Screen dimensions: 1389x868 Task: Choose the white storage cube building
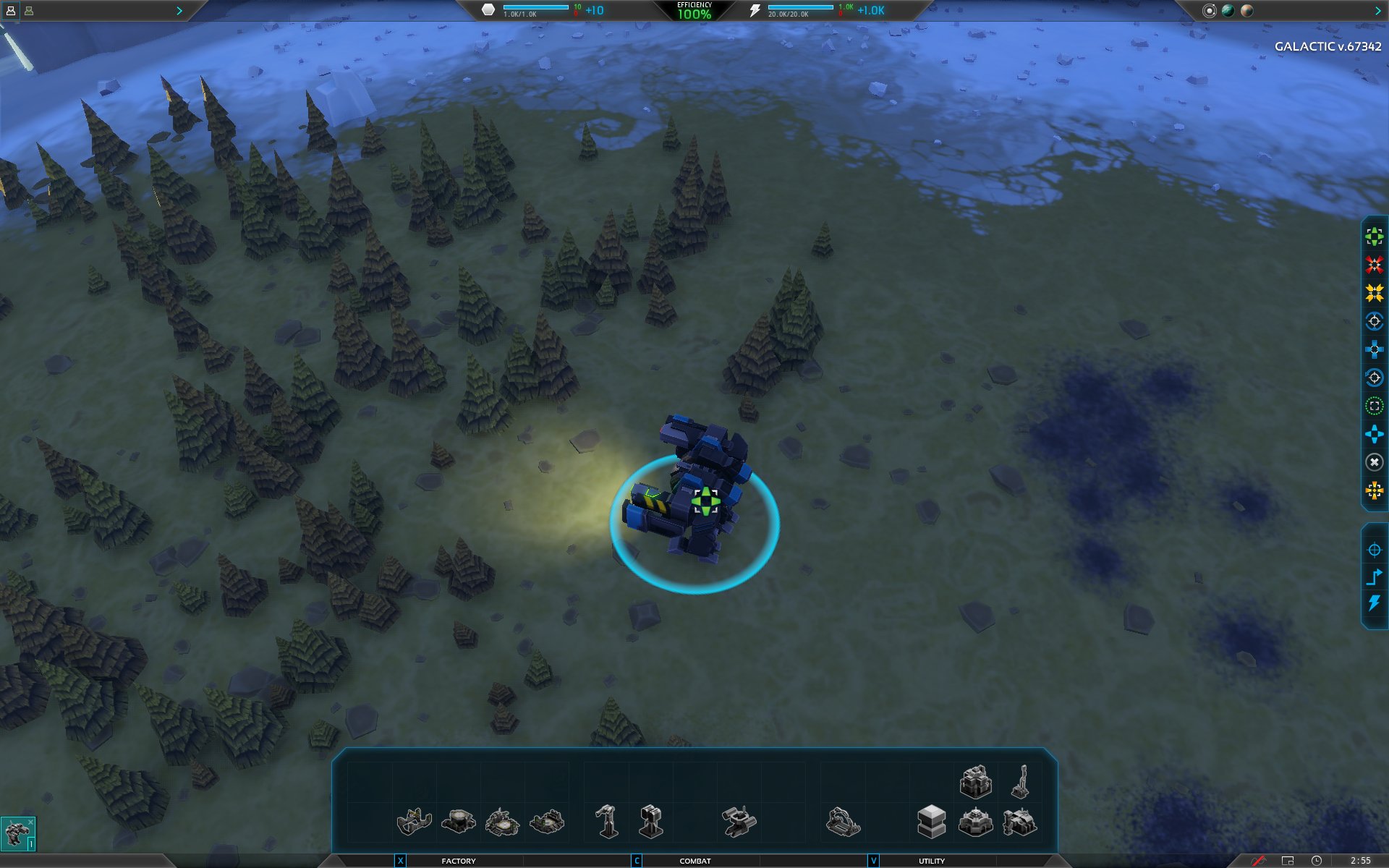coord(931,822)
